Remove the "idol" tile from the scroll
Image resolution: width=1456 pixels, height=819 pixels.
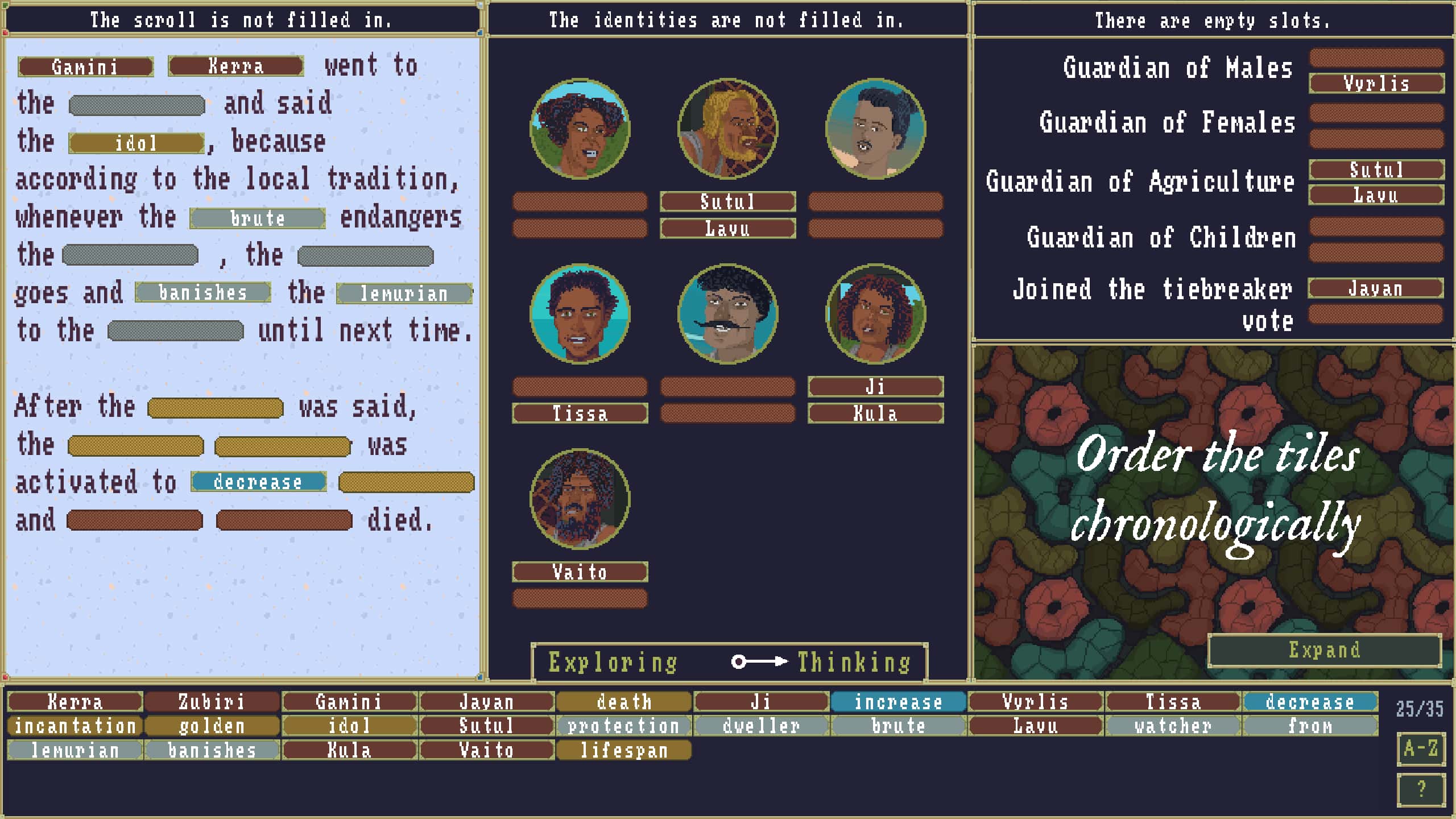tap(136, 142)
